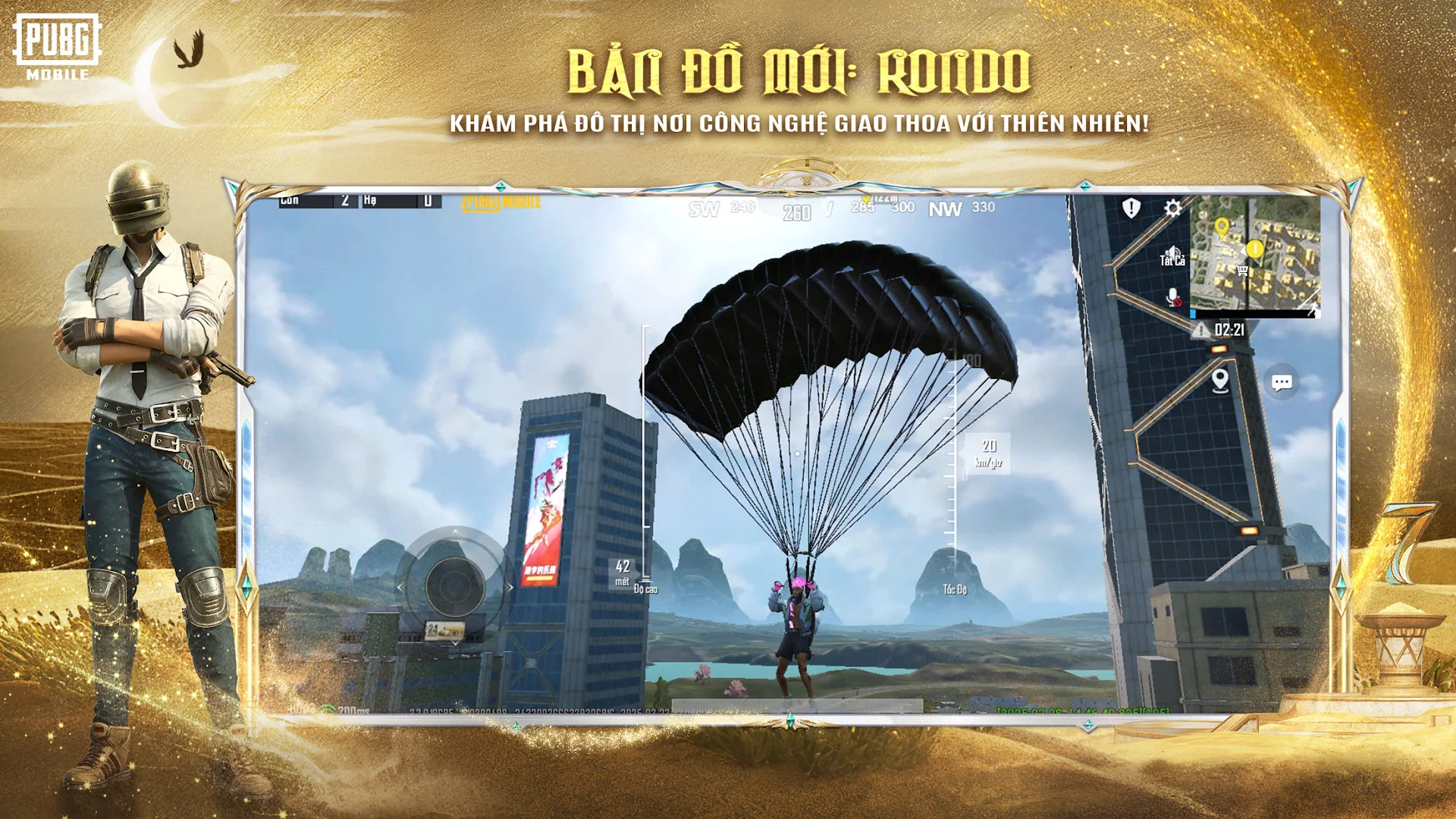
Task: Tap the yellow map pin on the minimap
Action: [x=1222, y=225]
